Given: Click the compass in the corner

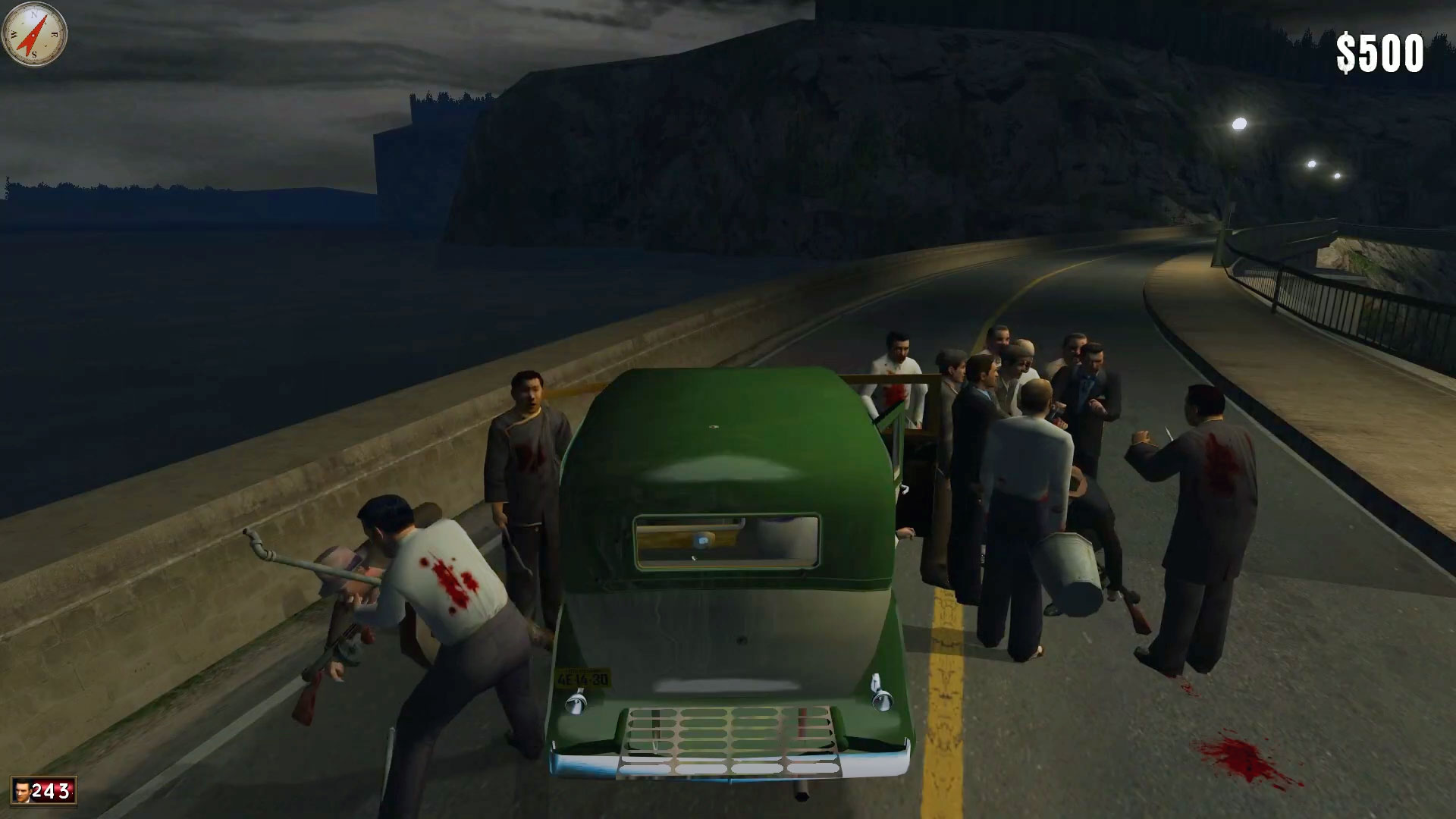Looking at the screenshot, I should pos(34,34).
